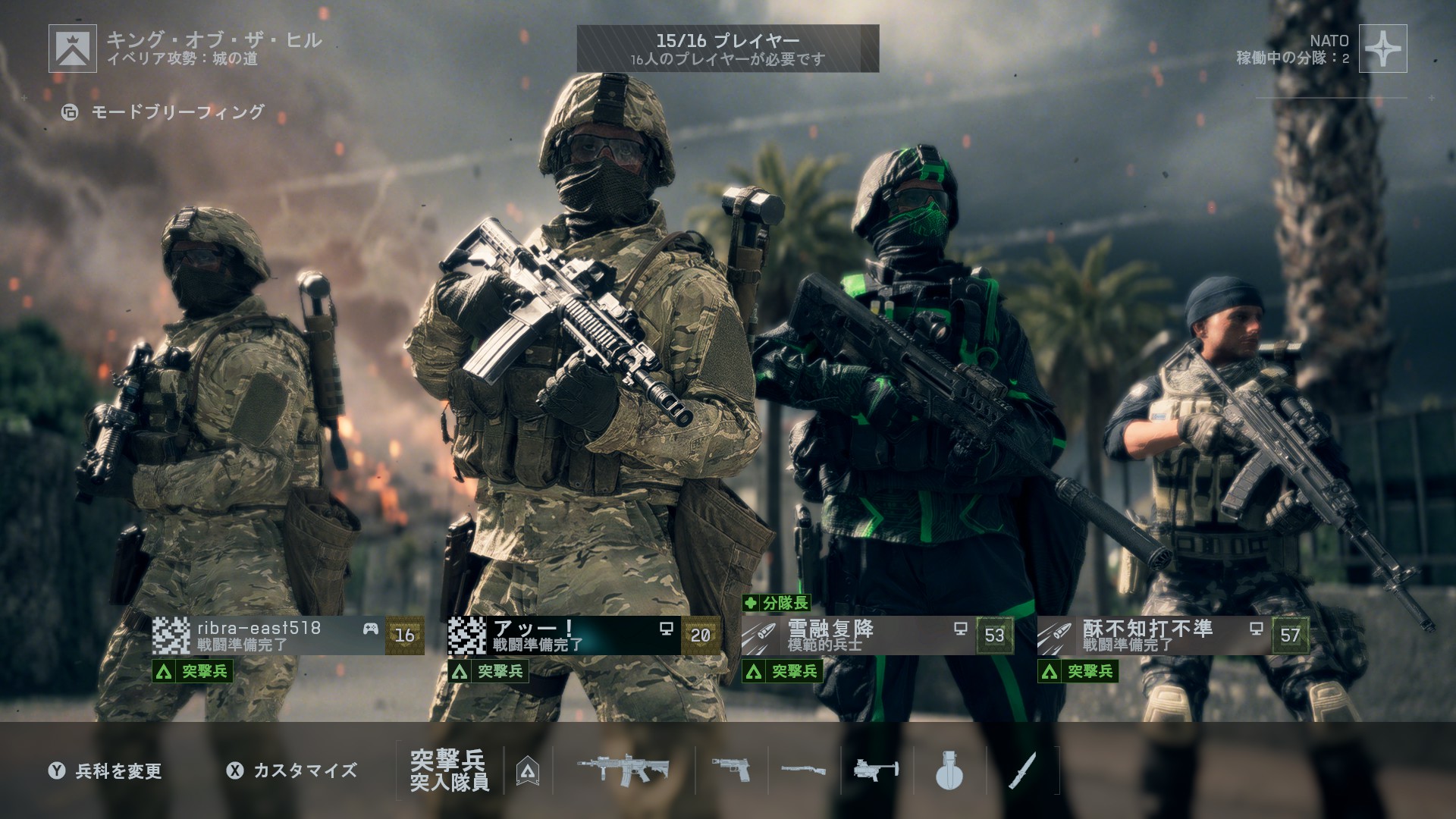Screen dimensions: 1456x819
Task: Choose squad leader 雪融复降 player card
Action: pos(877,635)
